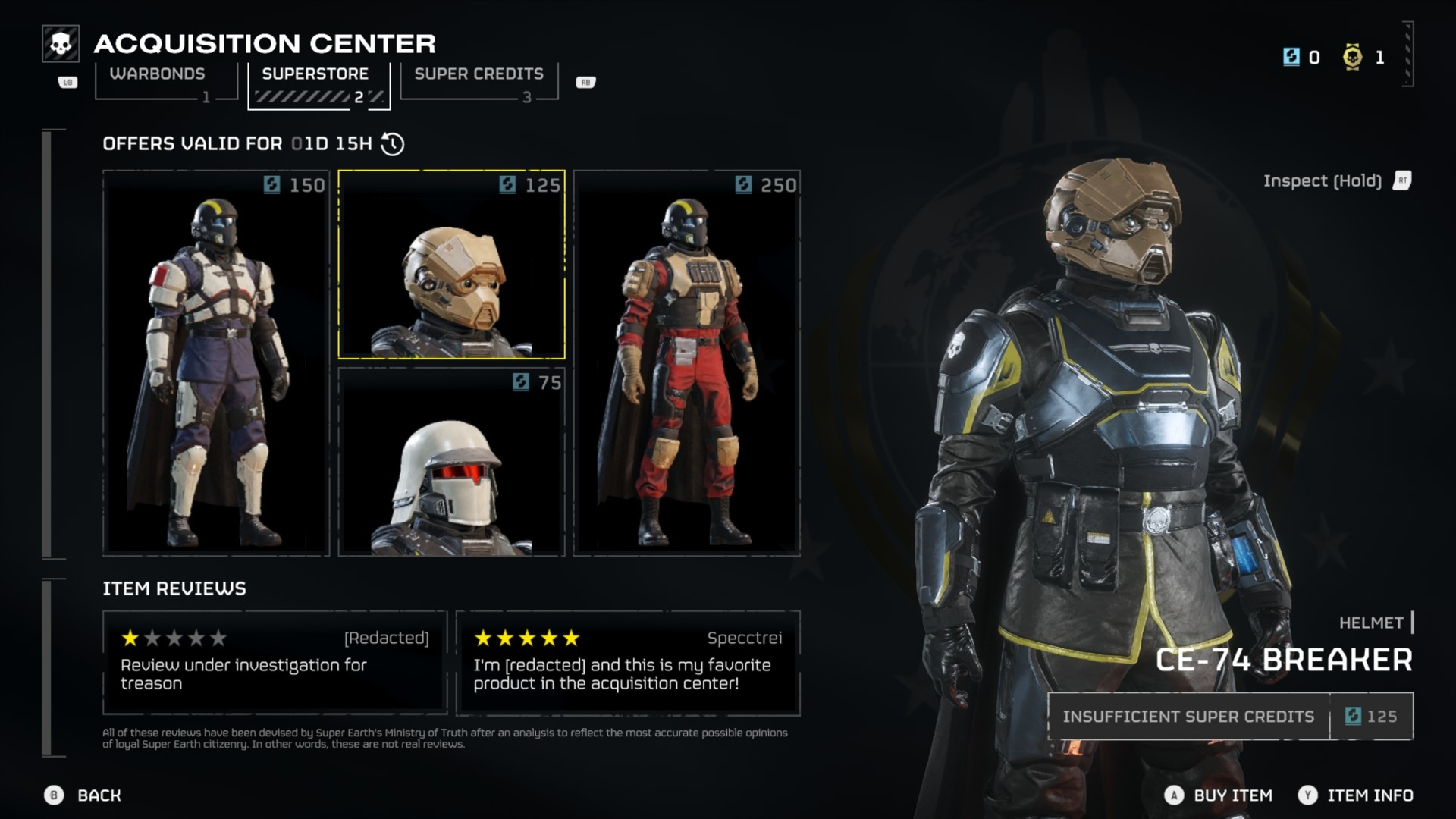Screen dimensions: 1456x819
Task: Click the fifth star on Specctrei's review
Action: [x=571, y=638]
